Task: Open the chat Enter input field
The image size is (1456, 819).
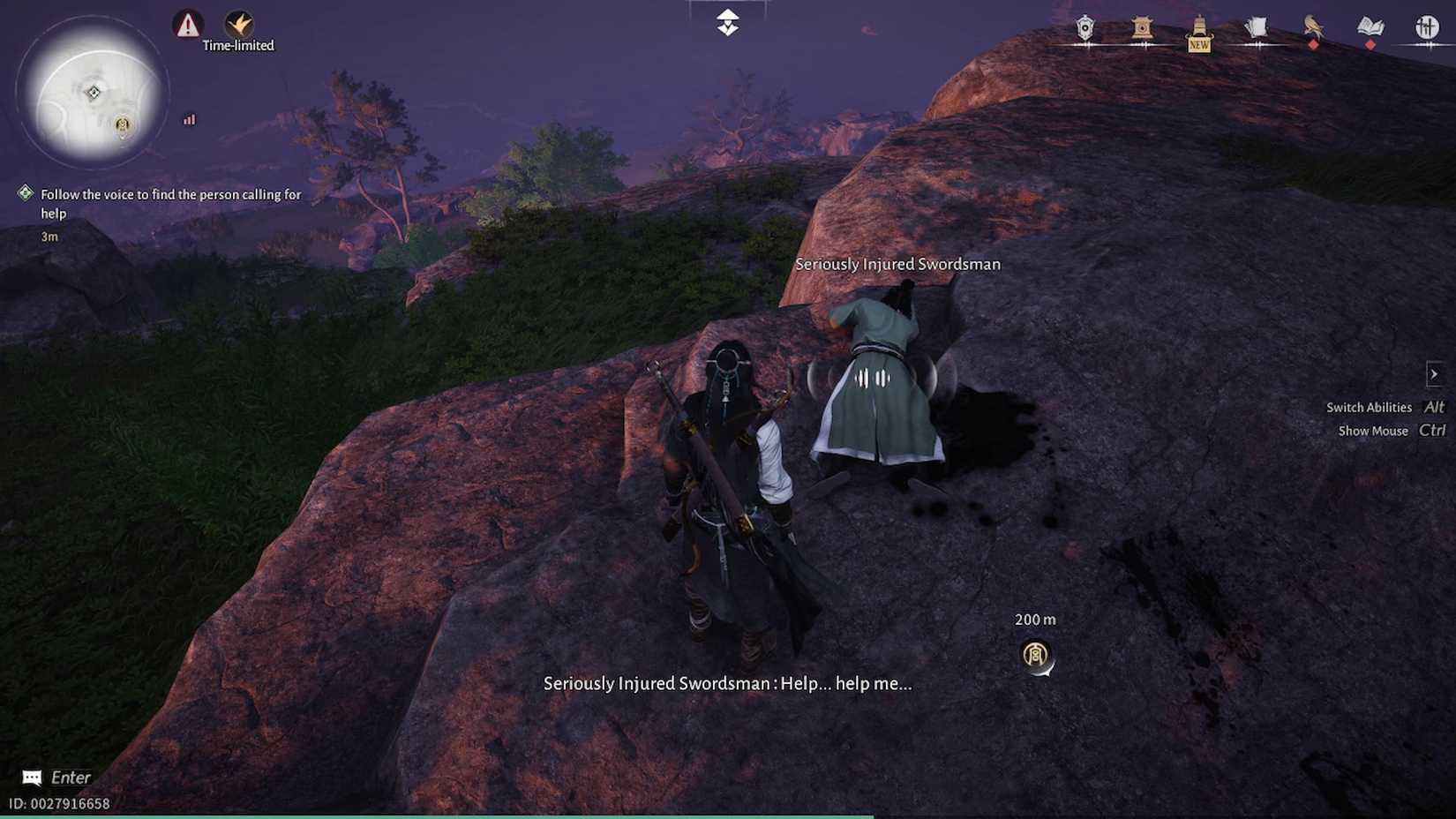Action: (53, 778)
